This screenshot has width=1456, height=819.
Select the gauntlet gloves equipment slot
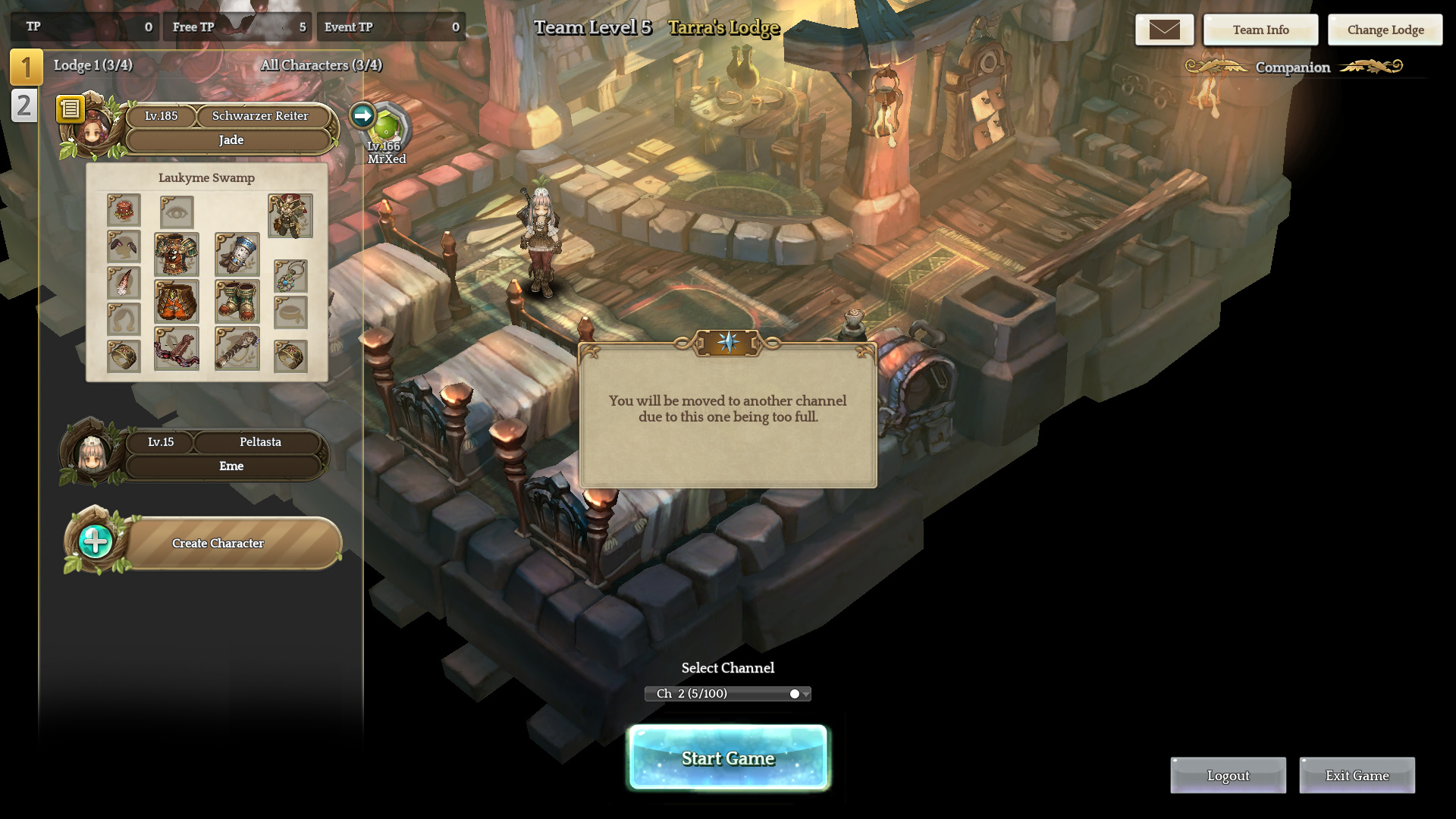237,254
